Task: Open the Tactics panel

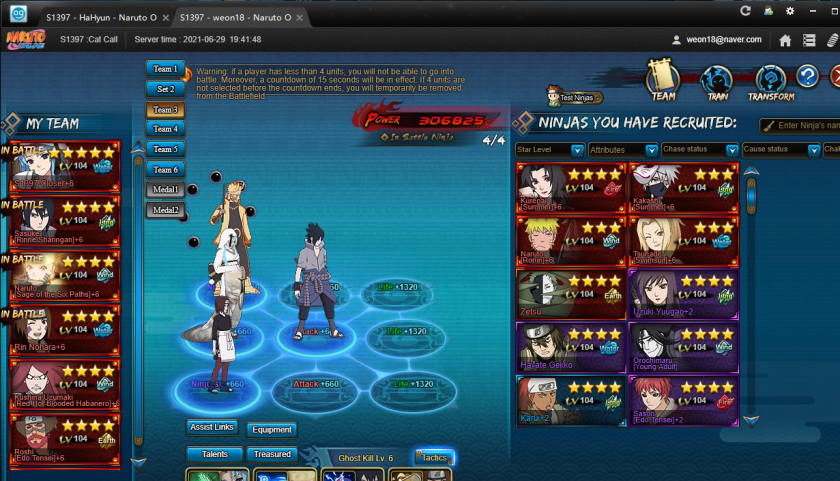Action: coord(435,457)
